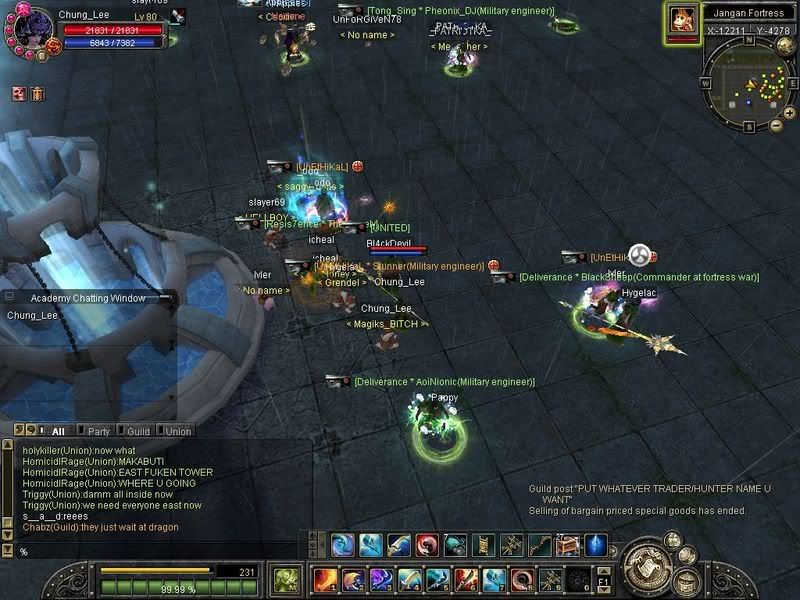
Task: Select the All chat tab
Action: coord(57,431)
